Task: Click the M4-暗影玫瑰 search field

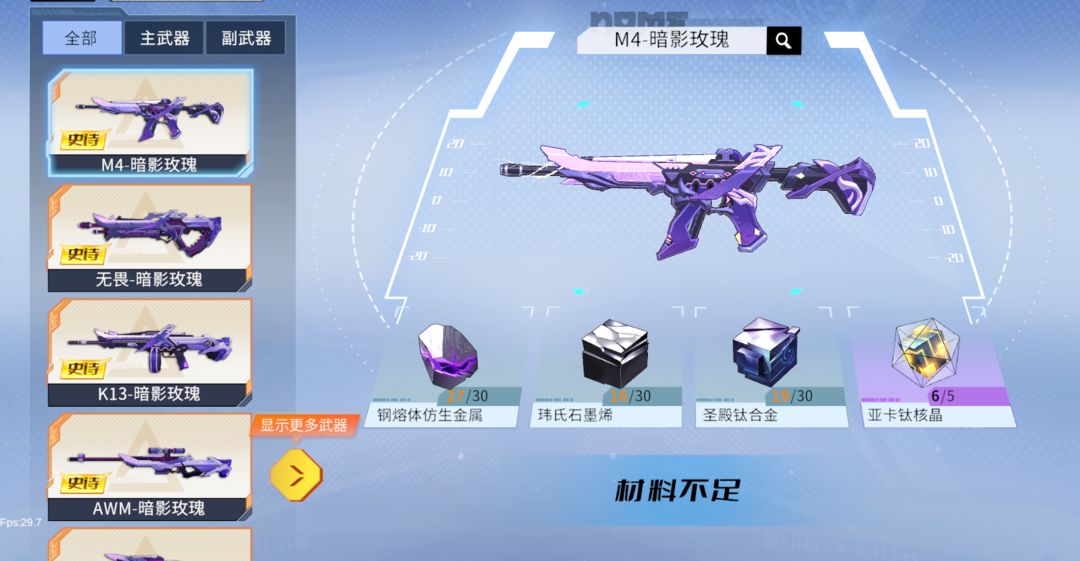Action: coord(672,40)
